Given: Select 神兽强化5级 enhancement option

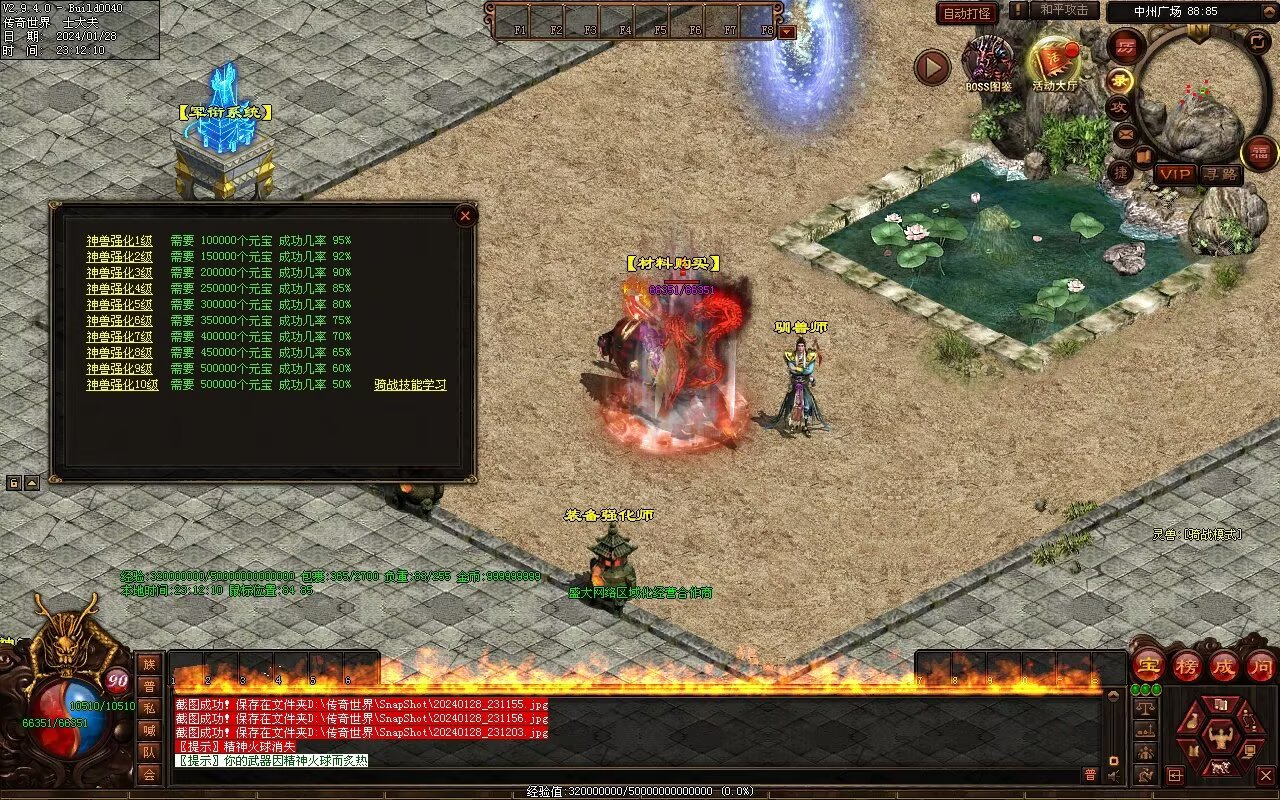Looking at the screenshot, I should point(119,305).
